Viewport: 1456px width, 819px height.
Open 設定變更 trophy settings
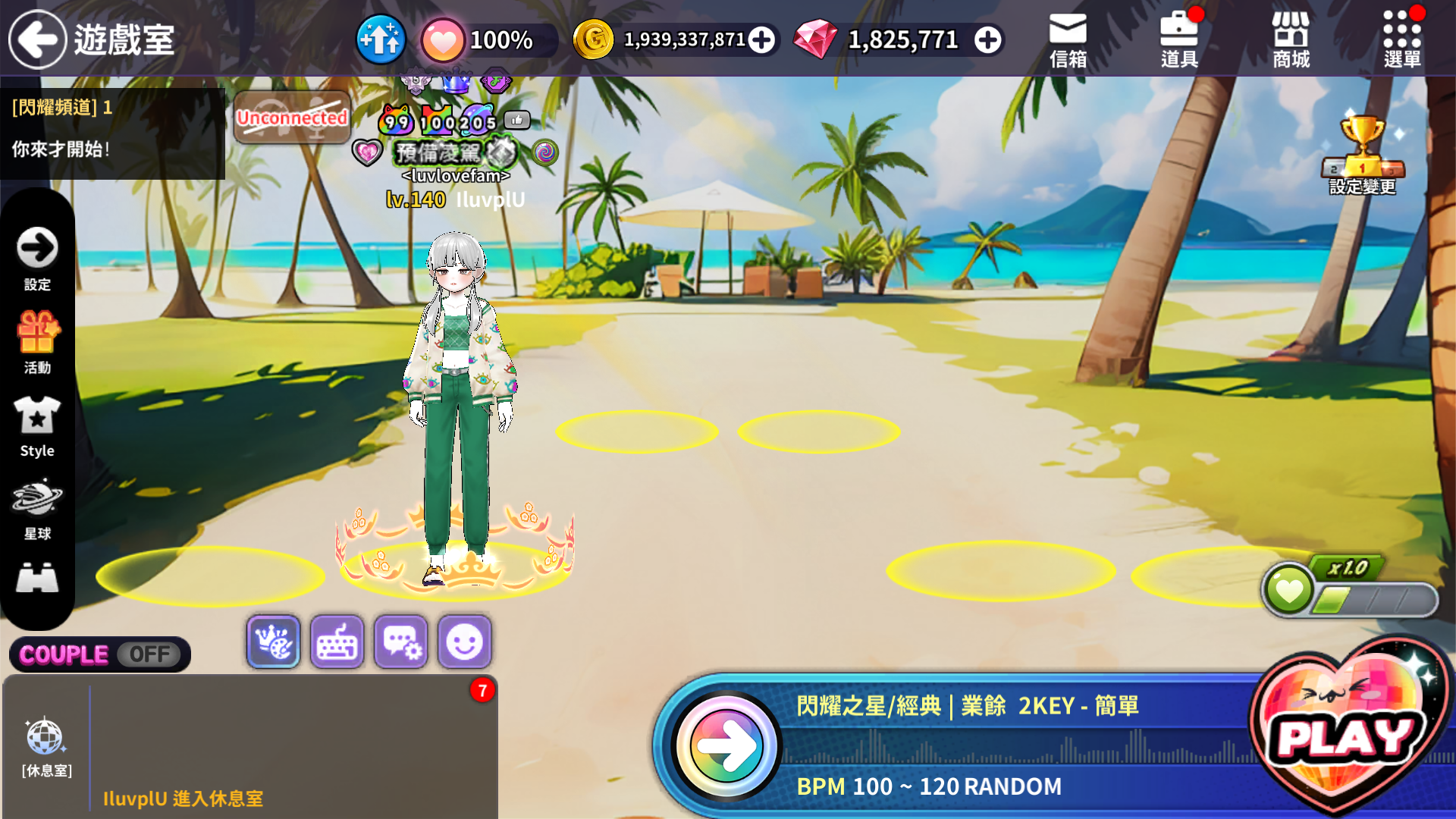pos(1363,155)
